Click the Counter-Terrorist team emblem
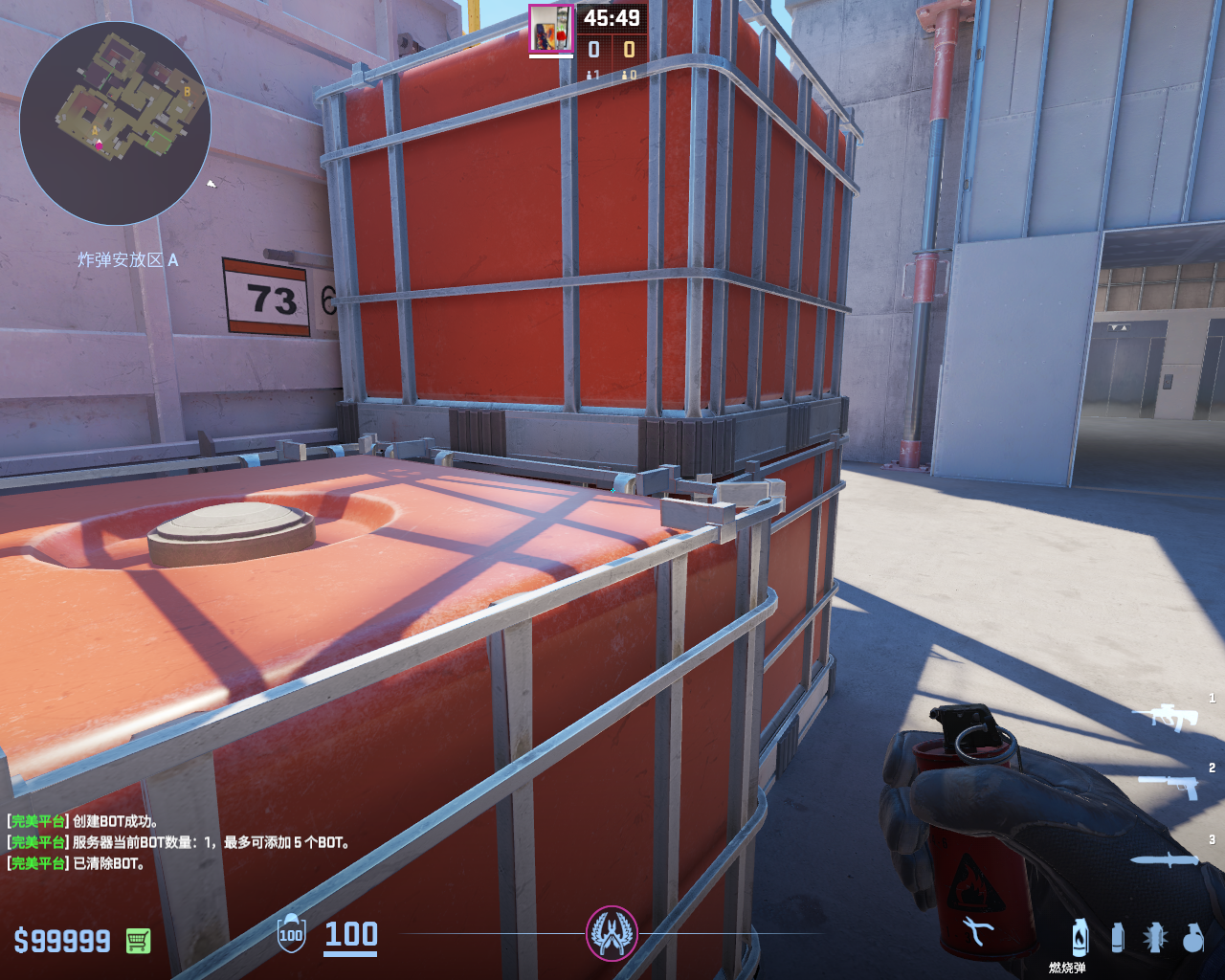1225x980 pixels. 612,933
